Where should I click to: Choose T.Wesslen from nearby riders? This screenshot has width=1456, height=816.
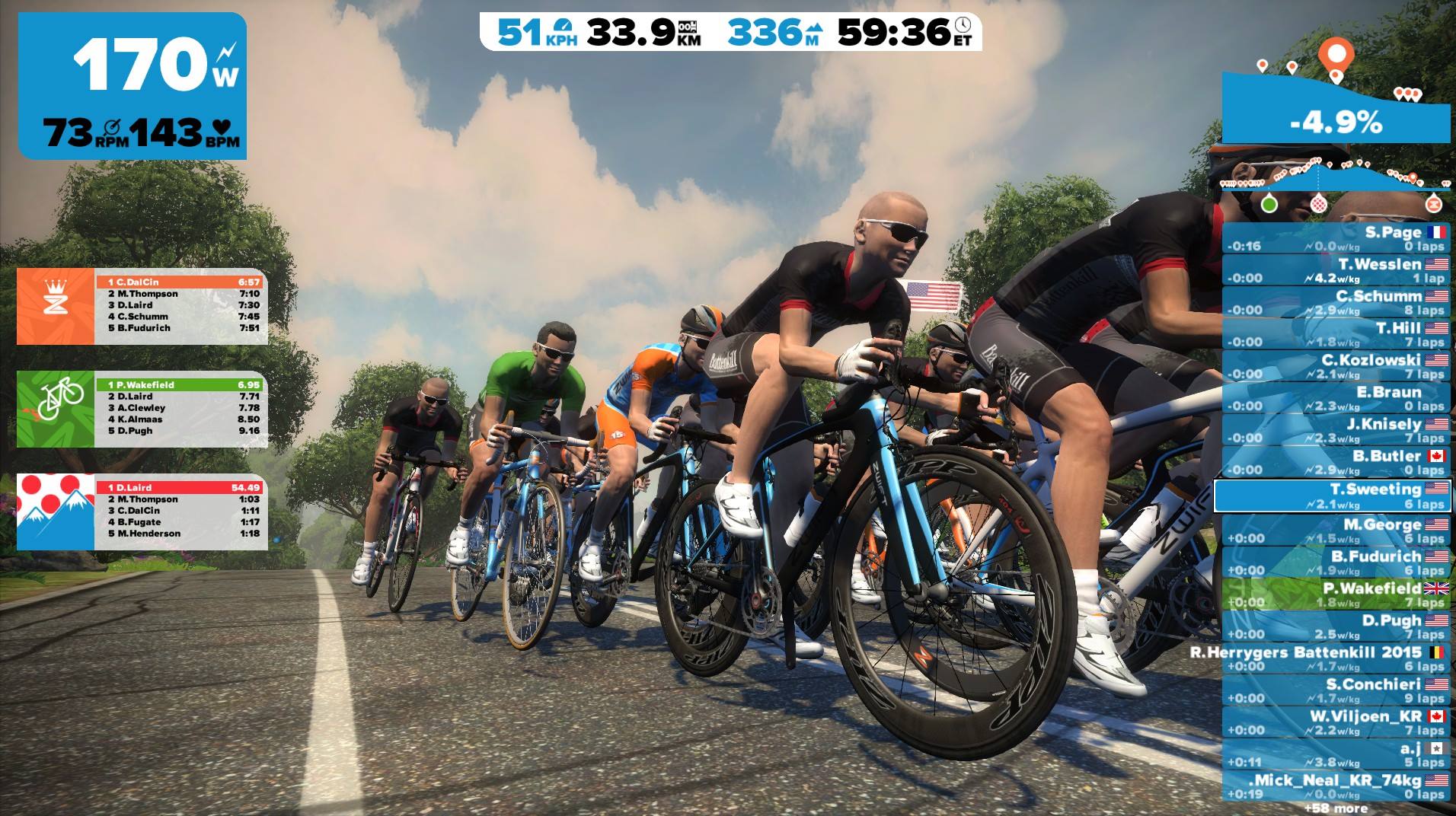[1336, 270]
